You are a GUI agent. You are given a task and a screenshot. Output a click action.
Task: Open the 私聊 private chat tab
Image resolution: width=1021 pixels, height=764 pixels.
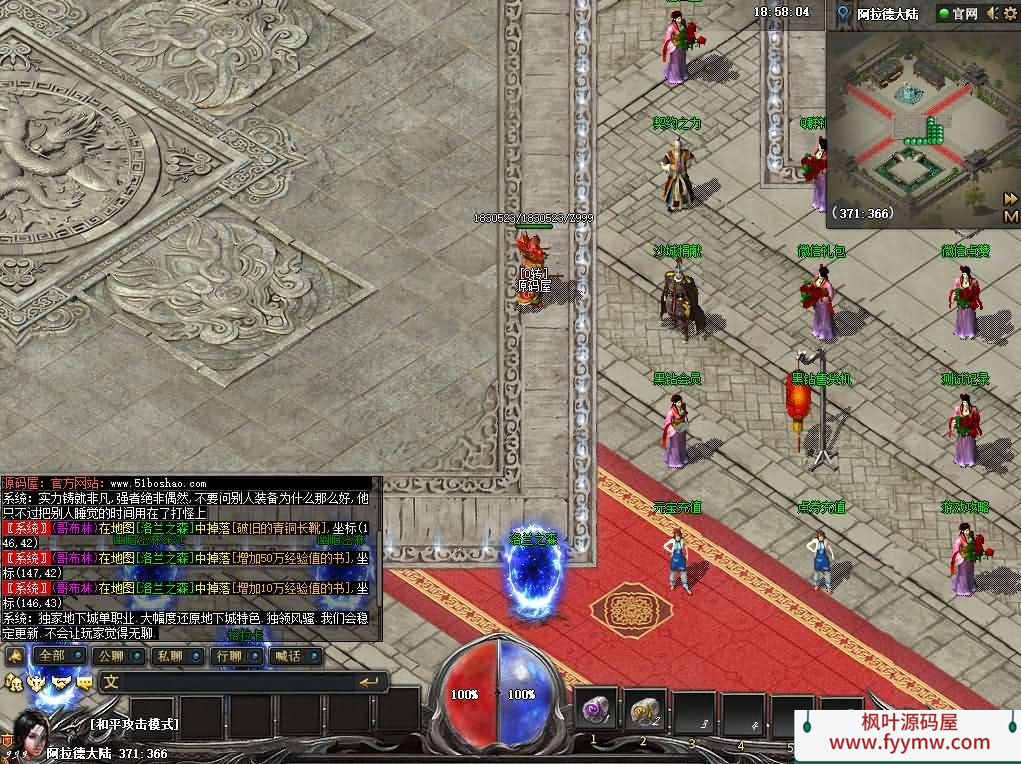pyautogui.click(x=170, y=656)
